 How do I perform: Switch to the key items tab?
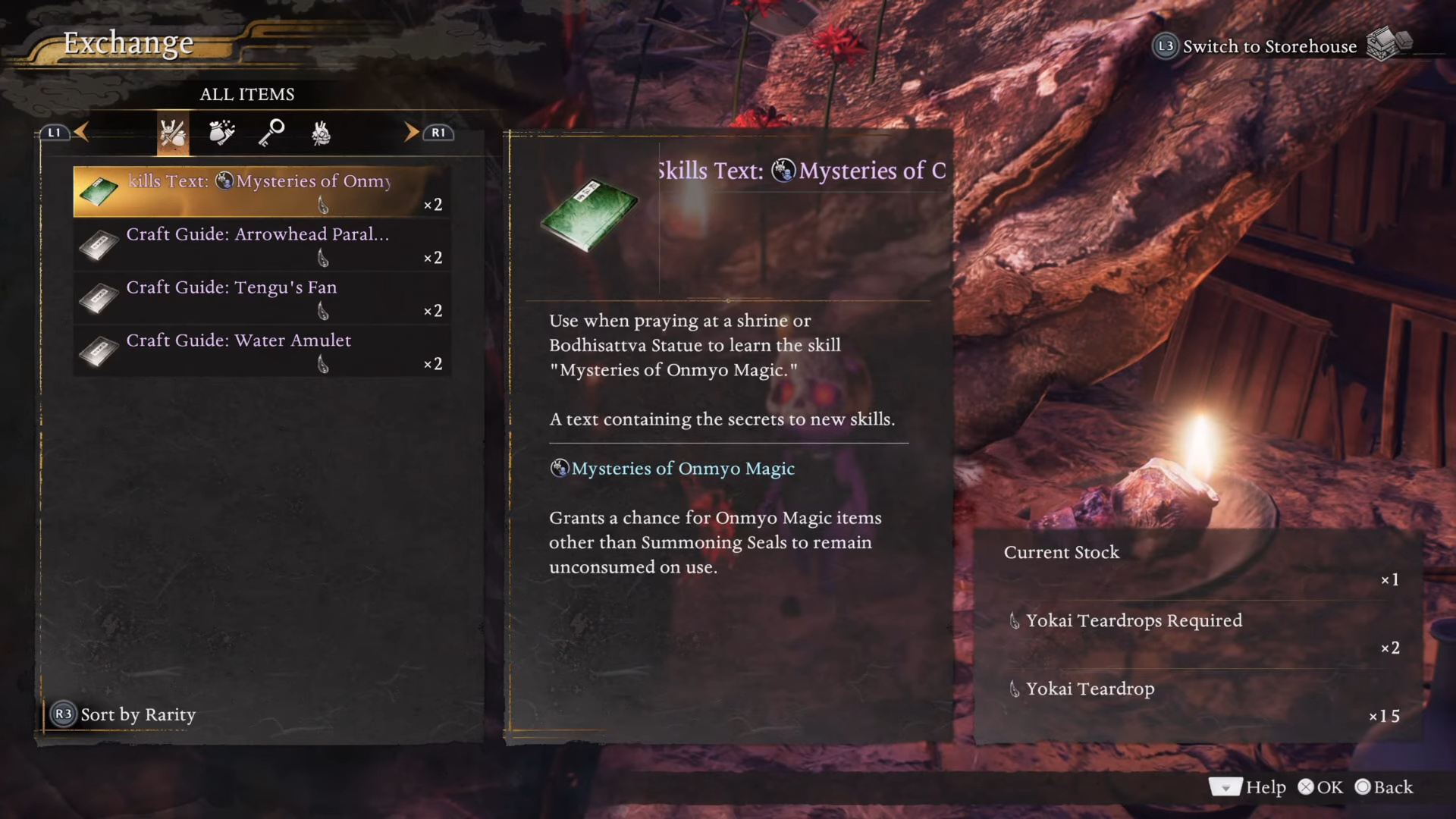point(271,133)
